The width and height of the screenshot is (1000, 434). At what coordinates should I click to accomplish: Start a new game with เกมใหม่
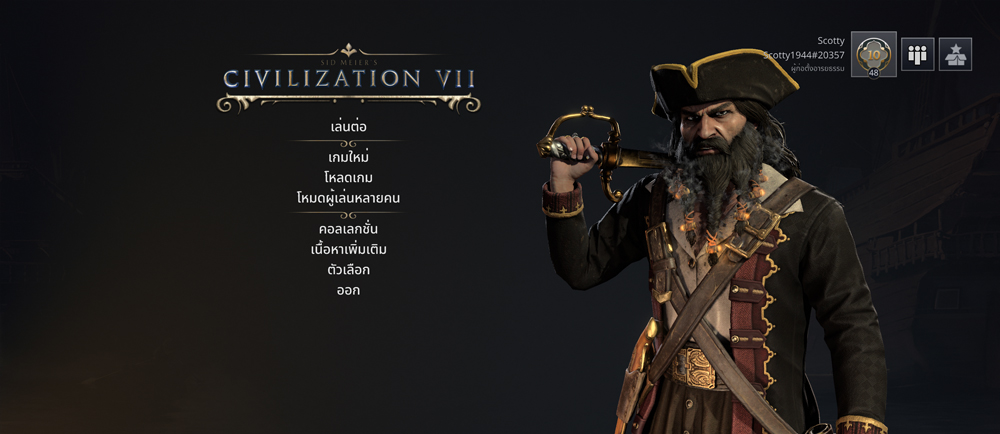click(348, 158)
